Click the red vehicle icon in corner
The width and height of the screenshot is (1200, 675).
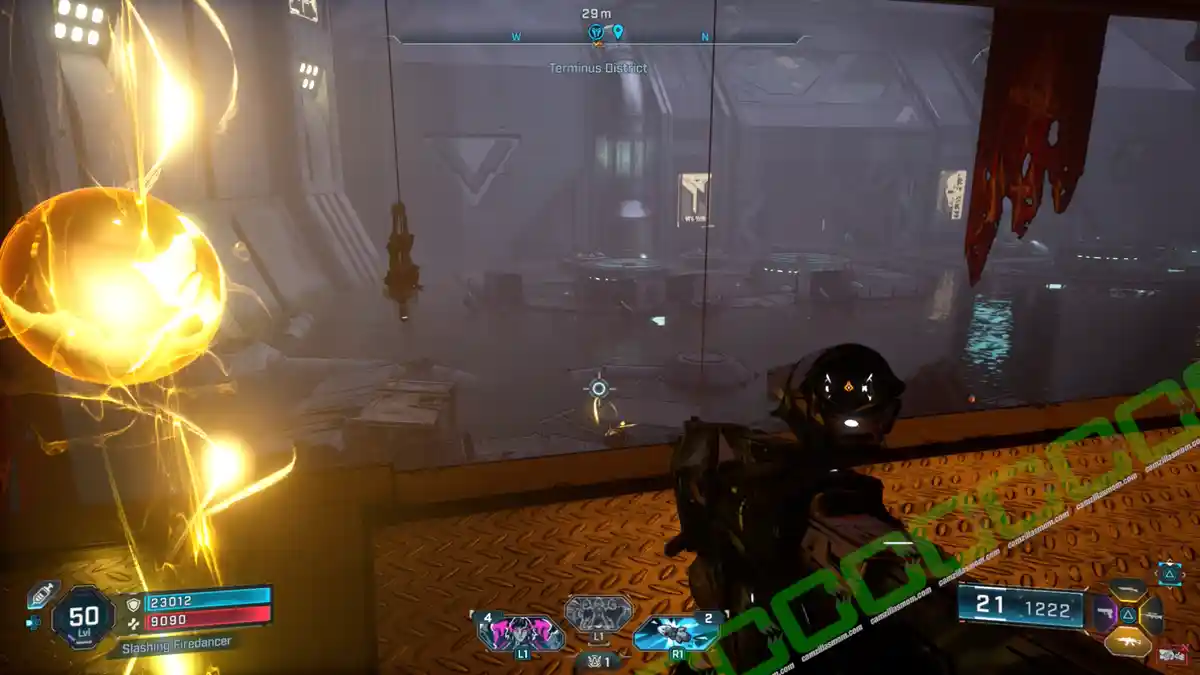click(1172, 655)
